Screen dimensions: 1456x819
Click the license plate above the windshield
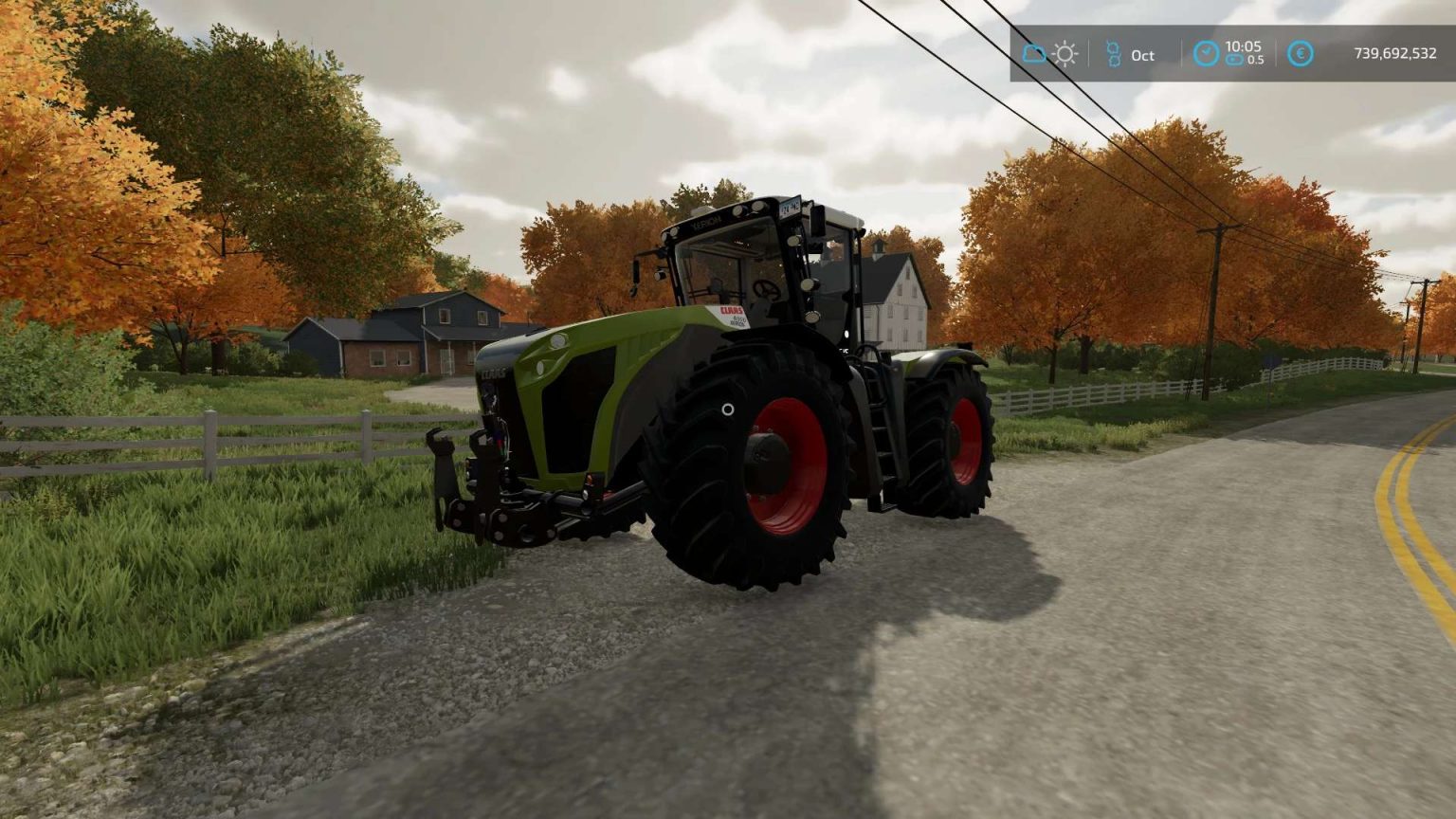coord(791,207)
